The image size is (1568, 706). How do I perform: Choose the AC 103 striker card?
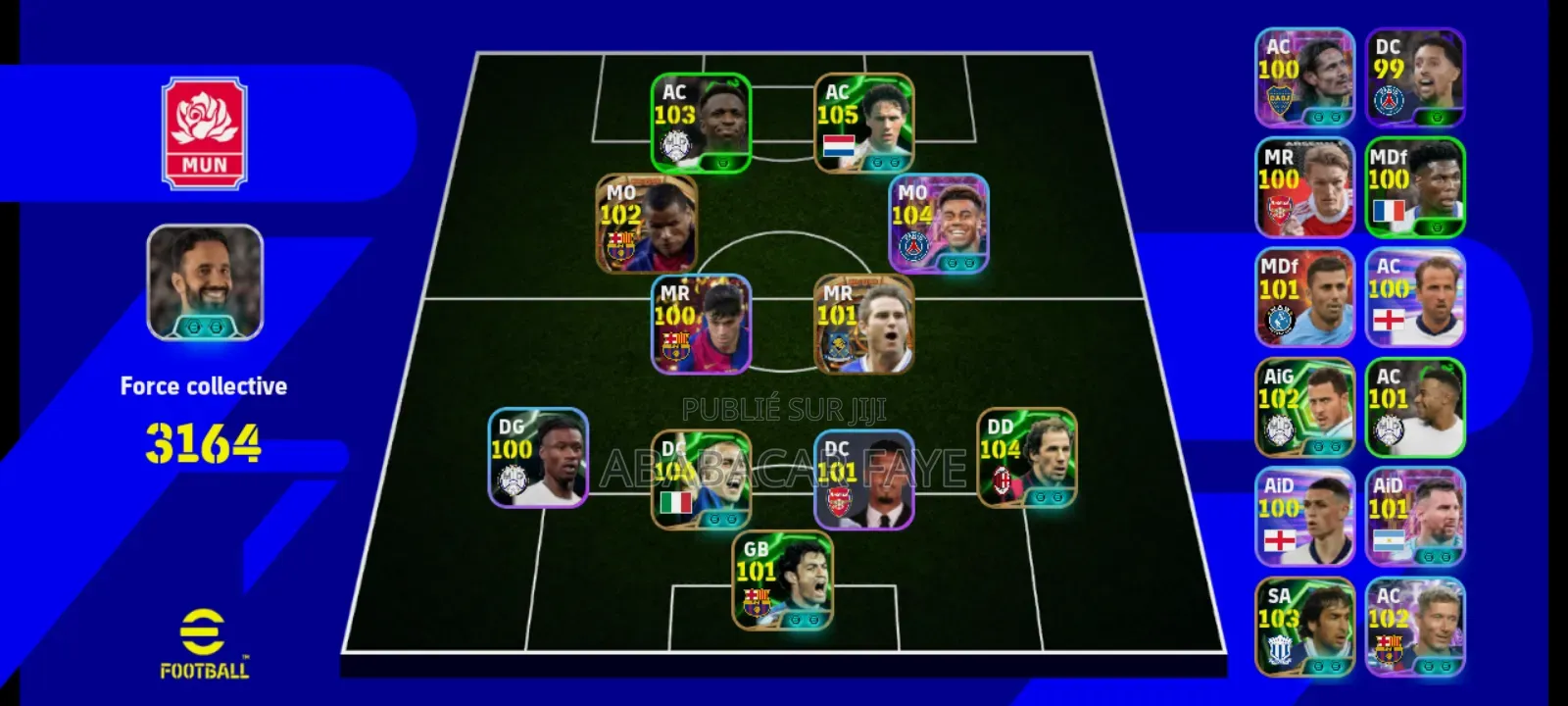[x=701, y=124]
